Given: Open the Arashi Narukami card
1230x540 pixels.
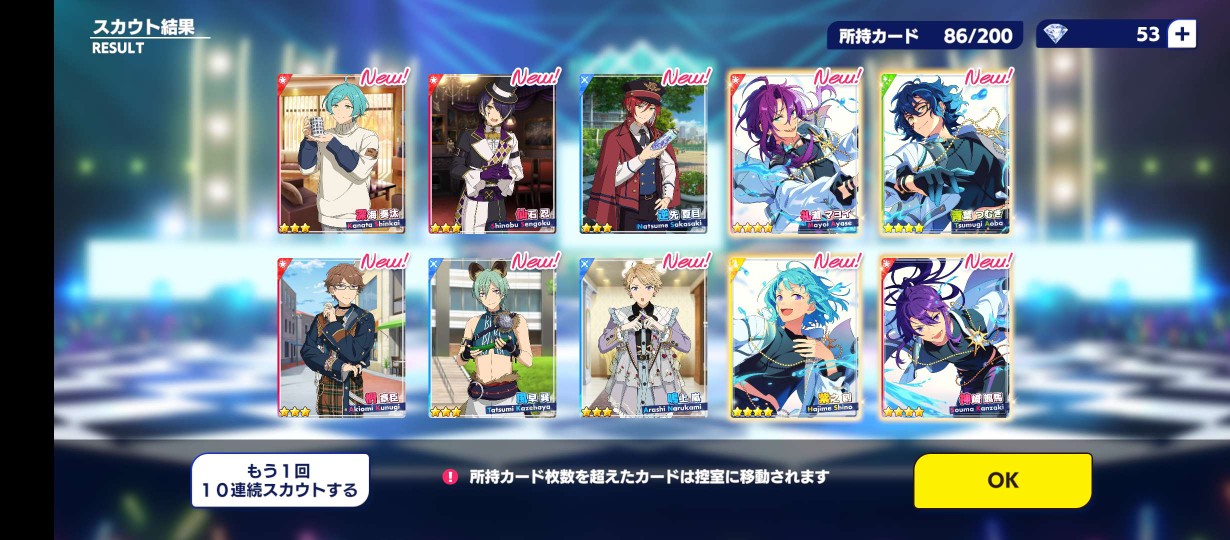Looking at the screenshot, I should pyautogui.click(x=644, y=337).
